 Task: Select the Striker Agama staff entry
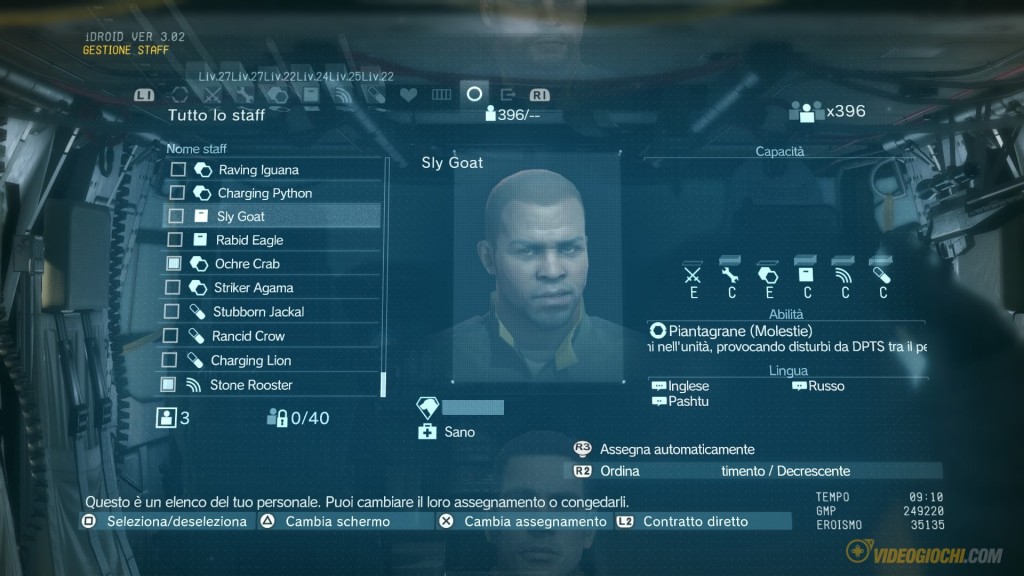tap(252, 288)
